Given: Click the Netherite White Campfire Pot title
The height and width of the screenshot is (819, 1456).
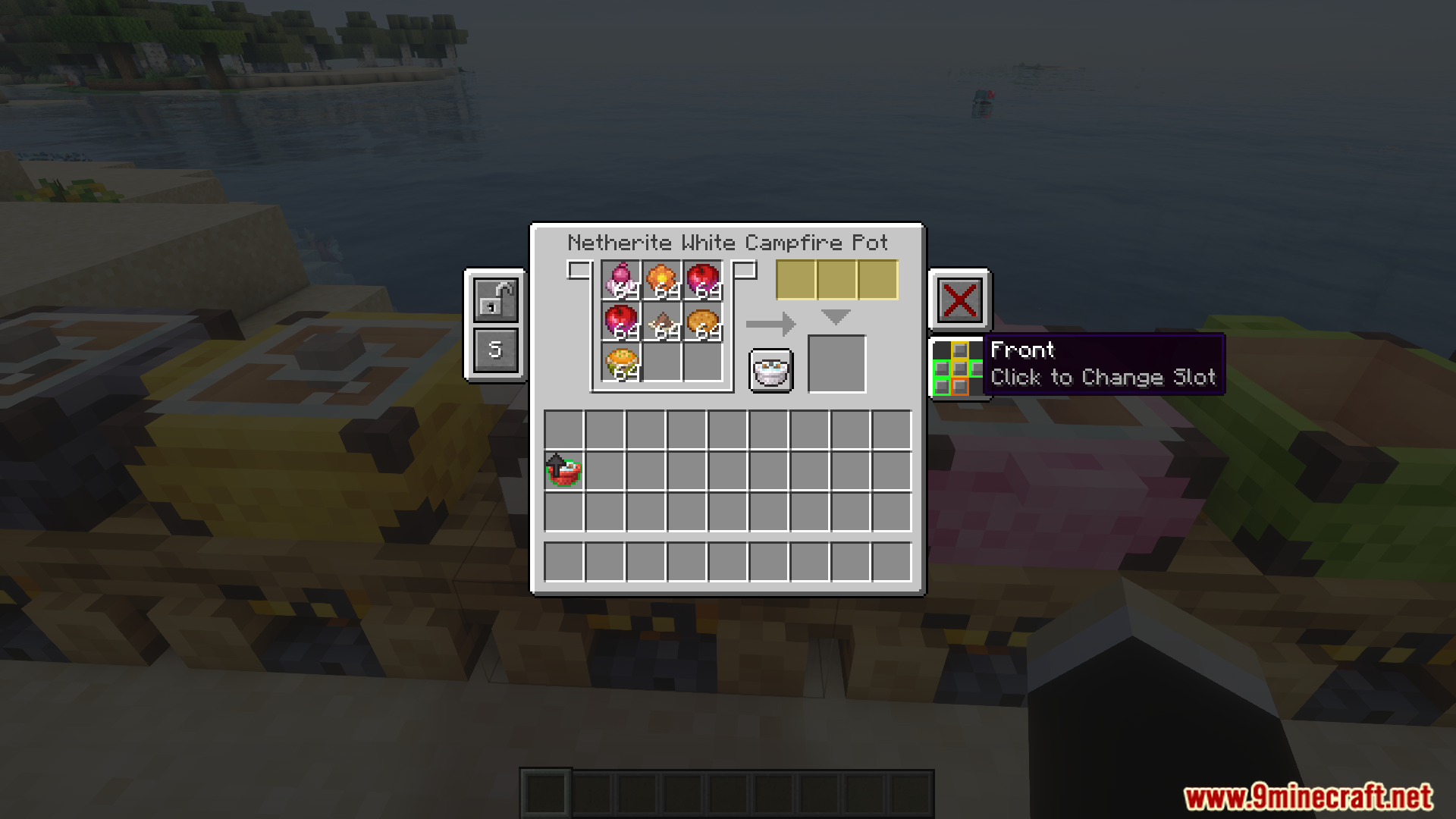Looking at the screenshot, I should pos(727,243).
